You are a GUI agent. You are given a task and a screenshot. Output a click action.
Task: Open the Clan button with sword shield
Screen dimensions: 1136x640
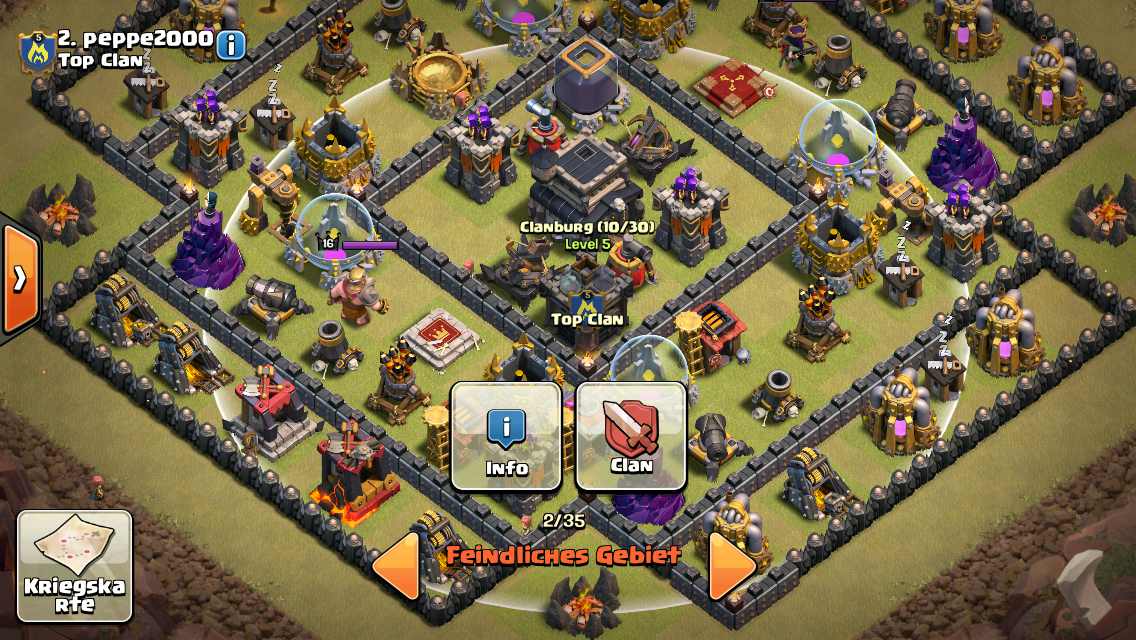[631, 436]
